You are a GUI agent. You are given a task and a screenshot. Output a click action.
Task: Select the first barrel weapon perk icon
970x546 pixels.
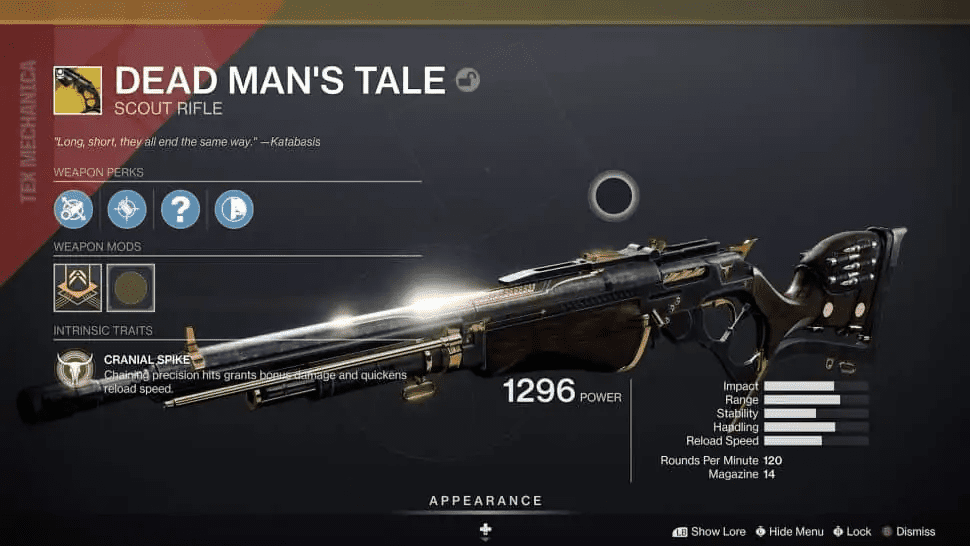[x=74, y=210]
